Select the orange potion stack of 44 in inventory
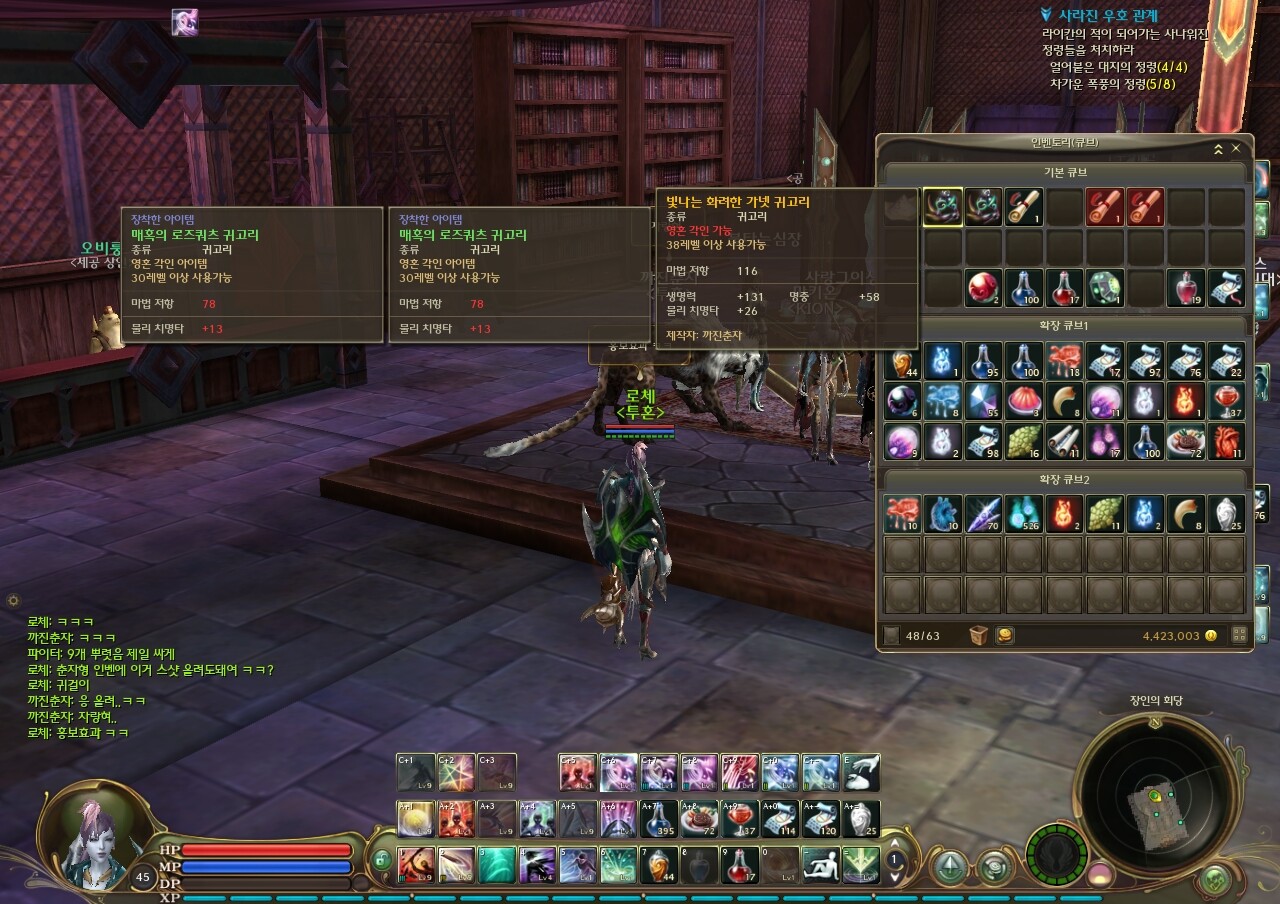Image resolution: width=1280 pixels, height=904 pixels. (x=902, y=361)
